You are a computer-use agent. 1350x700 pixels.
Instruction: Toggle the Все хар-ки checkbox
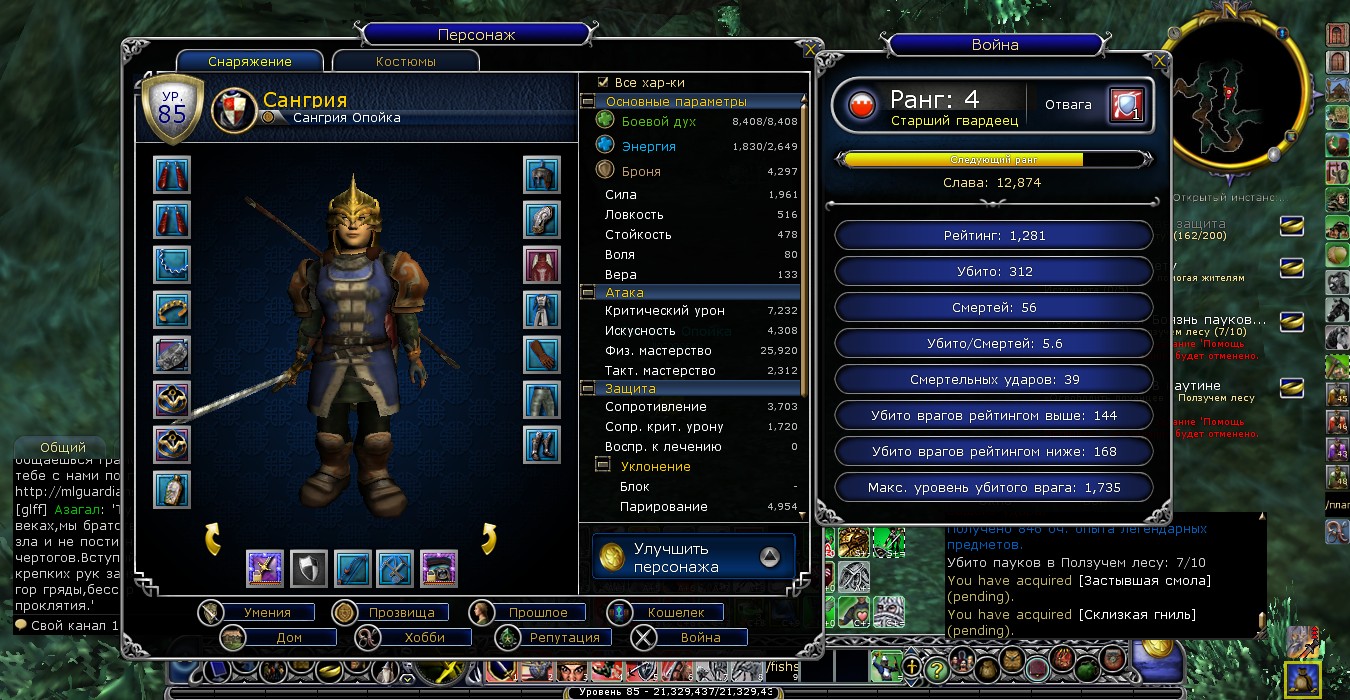coord(603,82)
